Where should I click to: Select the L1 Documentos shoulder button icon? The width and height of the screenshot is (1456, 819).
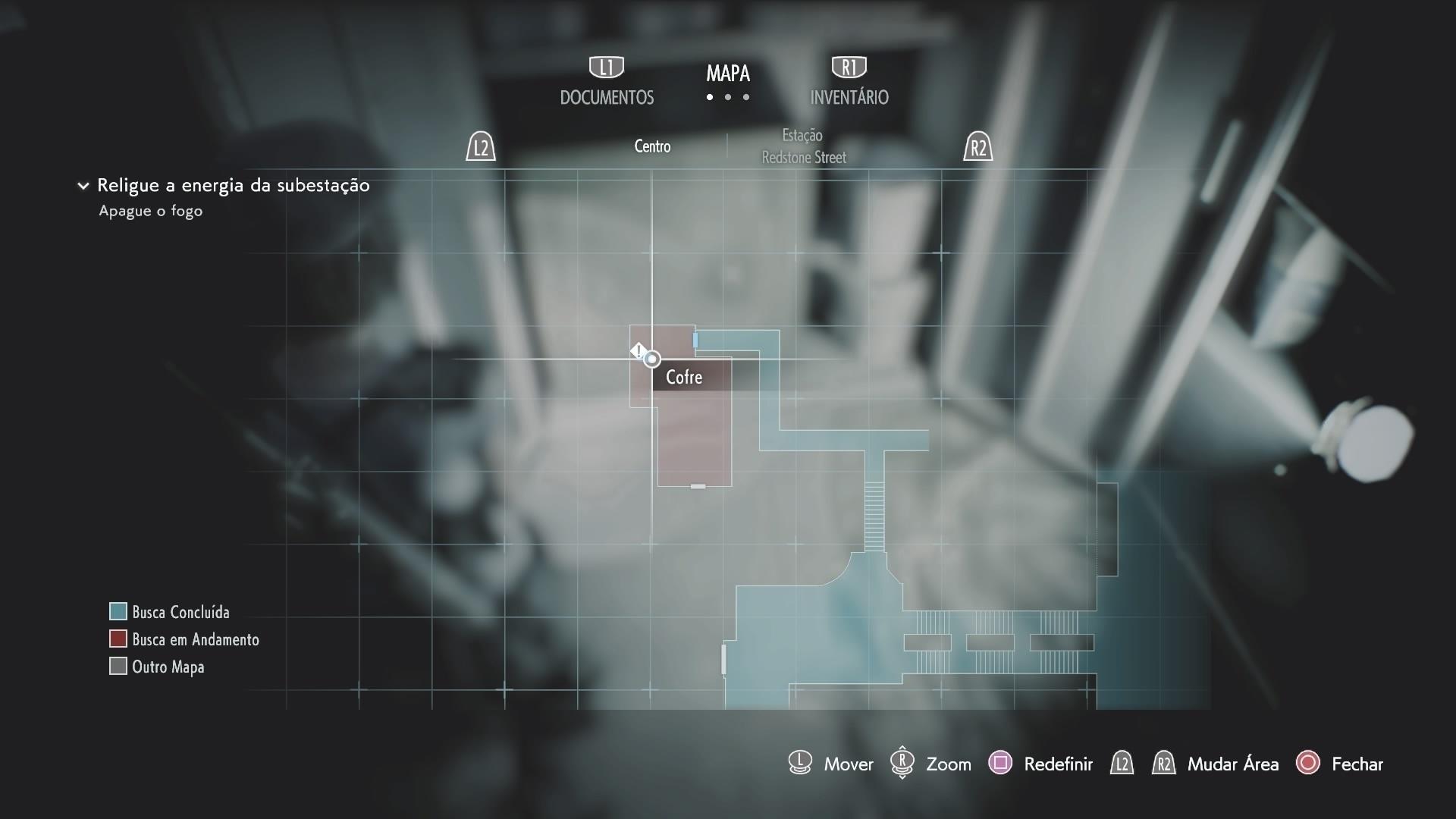(x=606, y=67)
